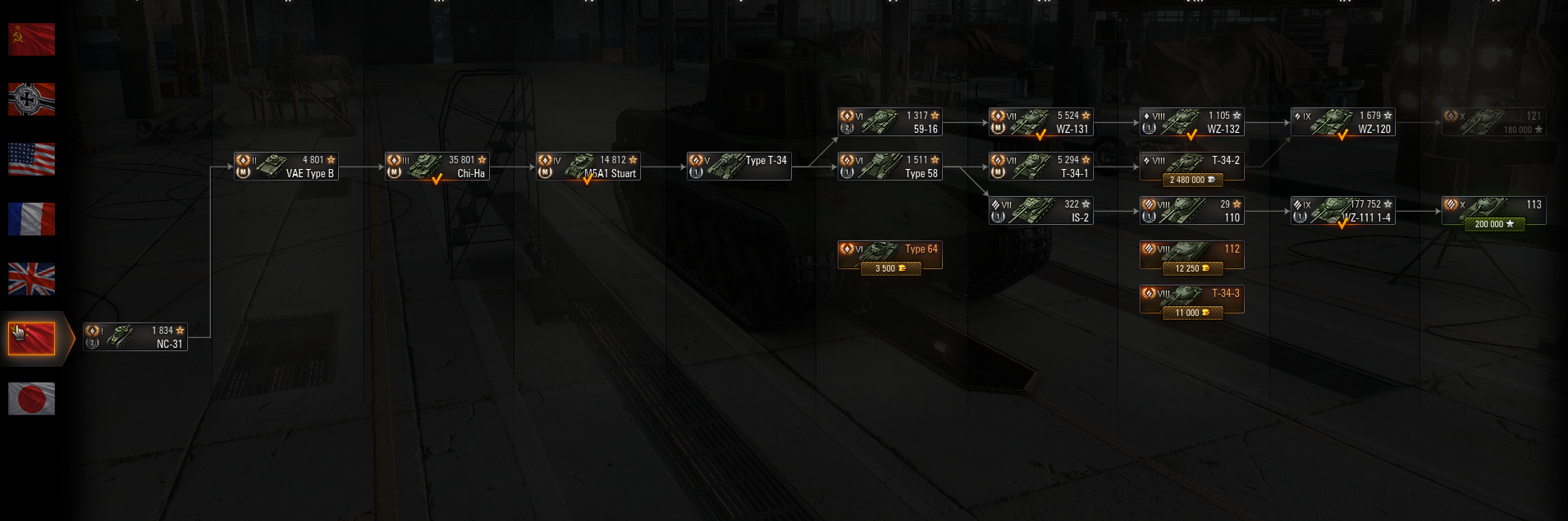Screen dimensions: 1568x521
Task: Purchase T-34-2 for 2 480 000 credits
Action: pos(1192,180)
